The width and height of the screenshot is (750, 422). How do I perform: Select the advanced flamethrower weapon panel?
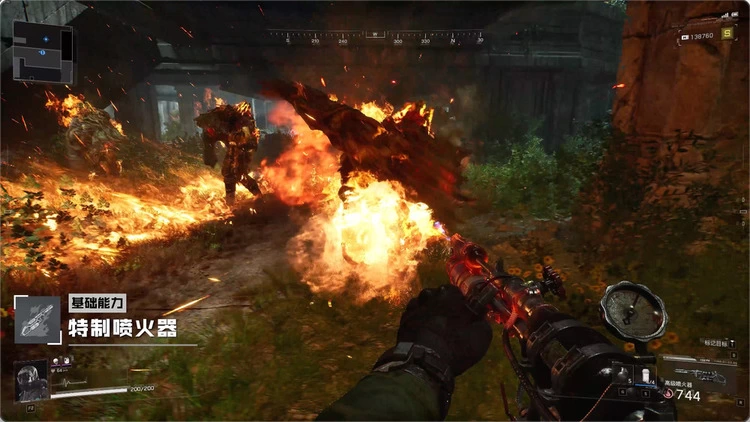pos(698,378)
